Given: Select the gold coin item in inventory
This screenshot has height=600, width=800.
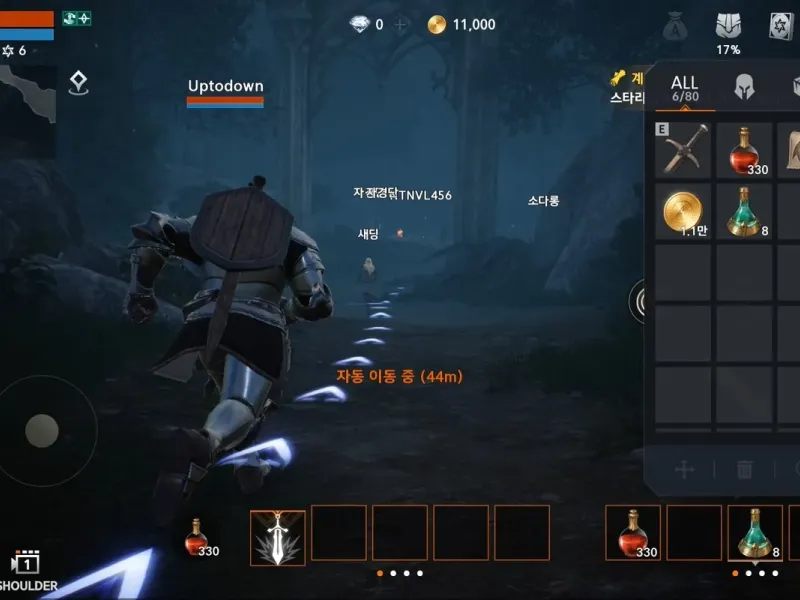Looking at the screenshot, I should point(684,211).
